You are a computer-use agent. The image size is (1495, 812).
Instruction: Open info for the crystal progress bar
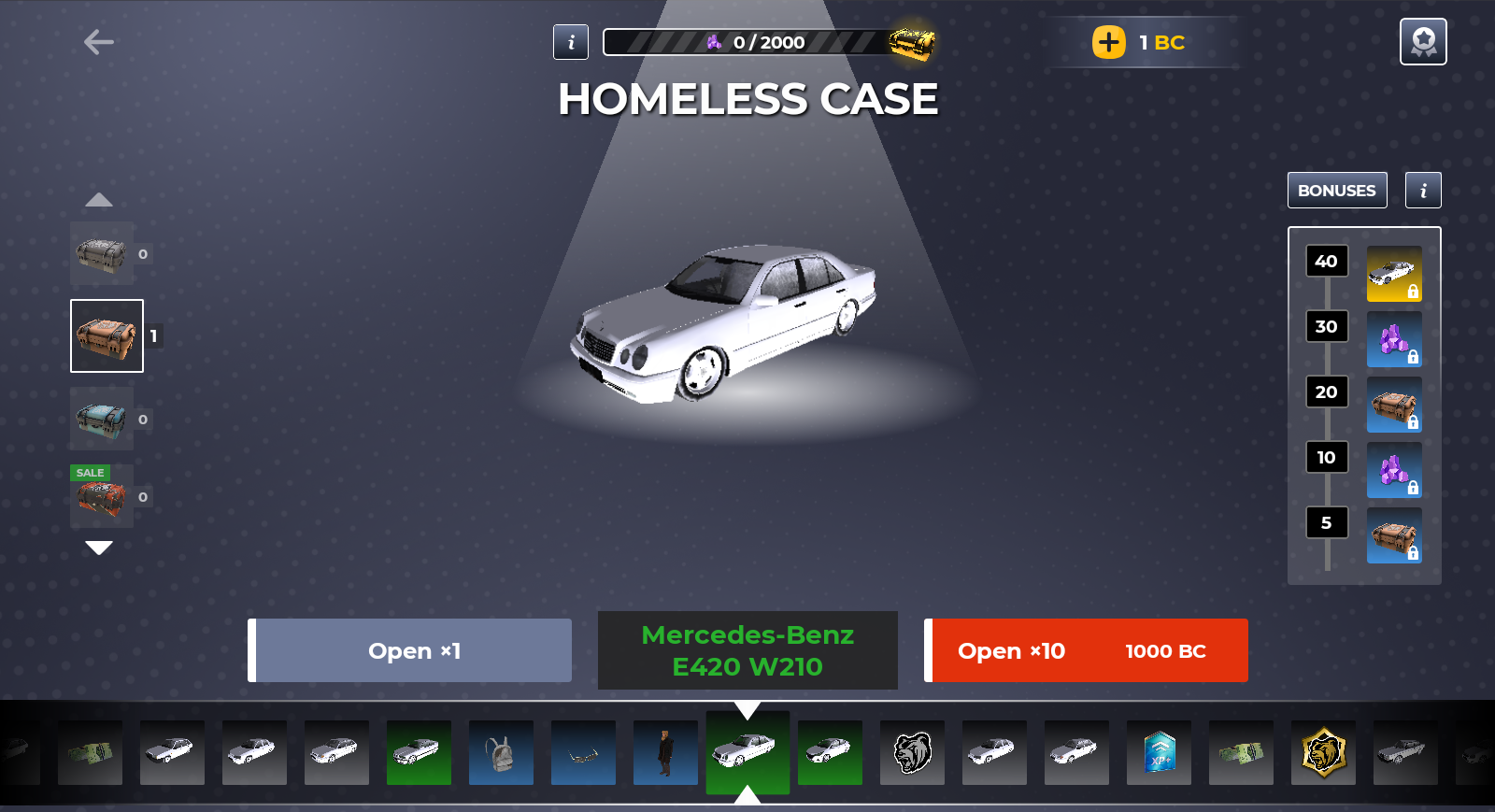click(571, 42)
